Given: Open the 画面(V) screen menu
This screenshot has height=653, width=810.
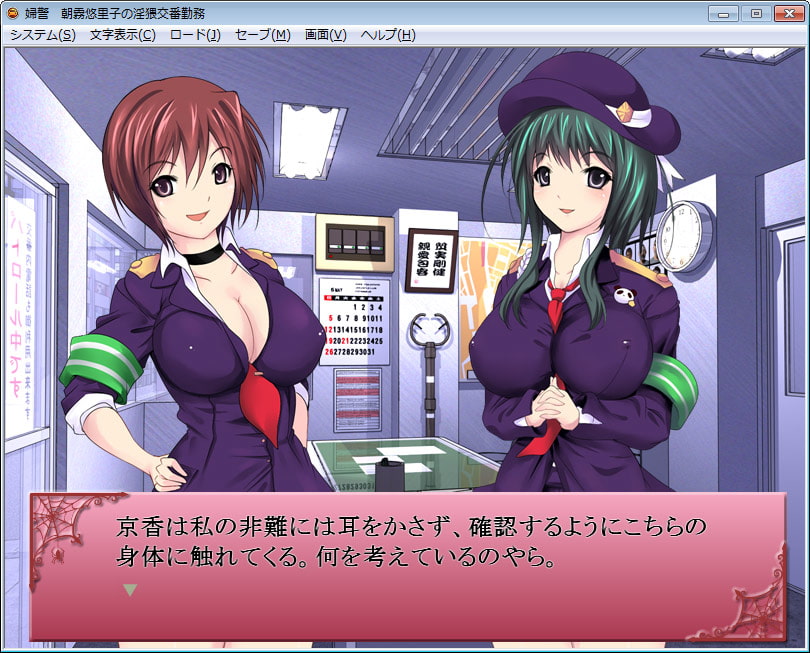Looking at the screenshot, I should (325, 35).
